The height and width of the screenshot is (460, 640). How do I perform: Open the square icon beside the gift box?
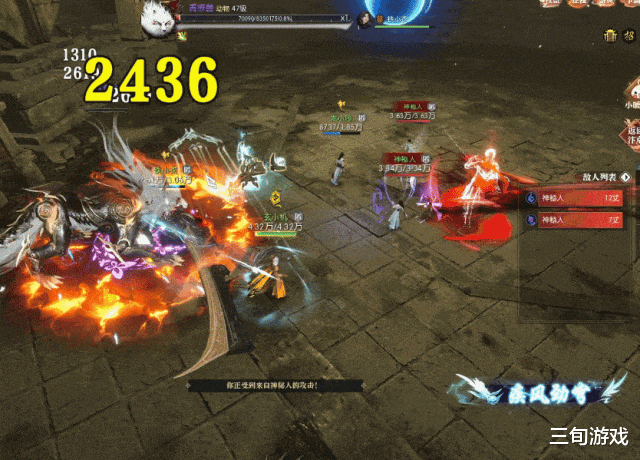pyautogui.click(x=630, y=36)
